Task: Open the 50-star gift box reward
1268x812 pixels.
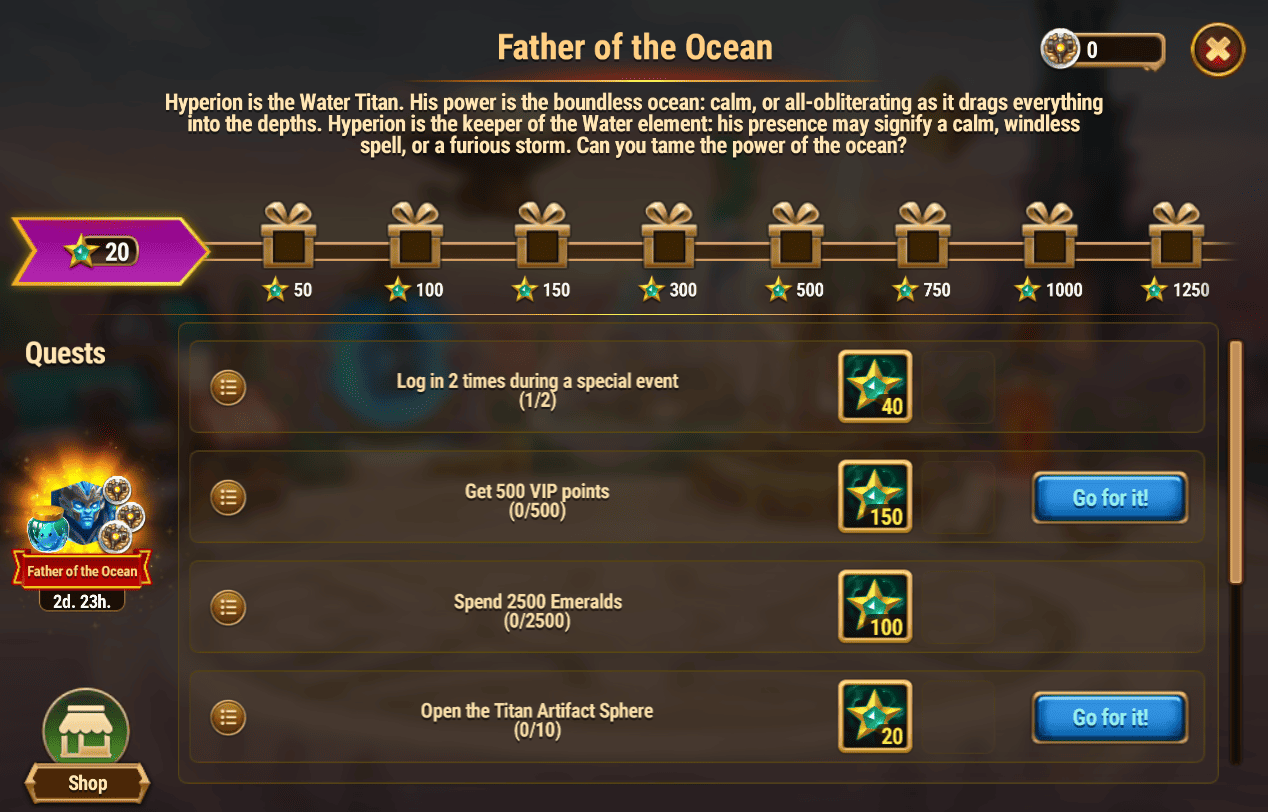Action: coord(288,236)
